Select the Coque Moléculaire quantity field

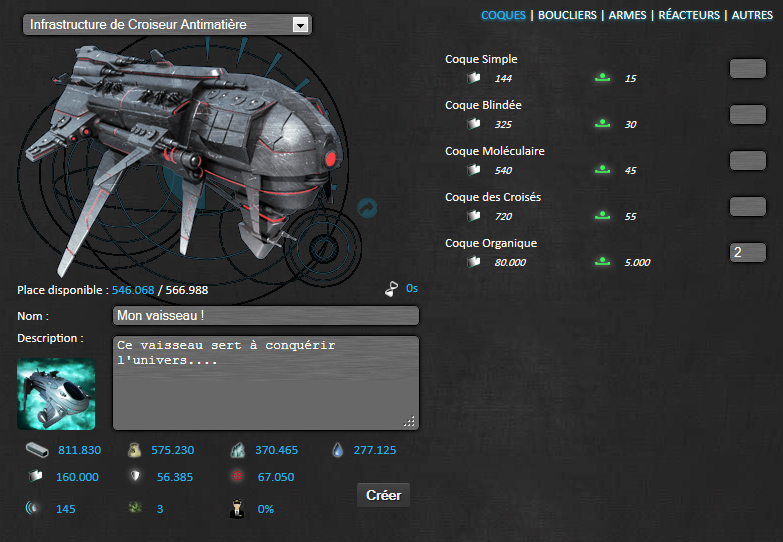pos(747,160)
